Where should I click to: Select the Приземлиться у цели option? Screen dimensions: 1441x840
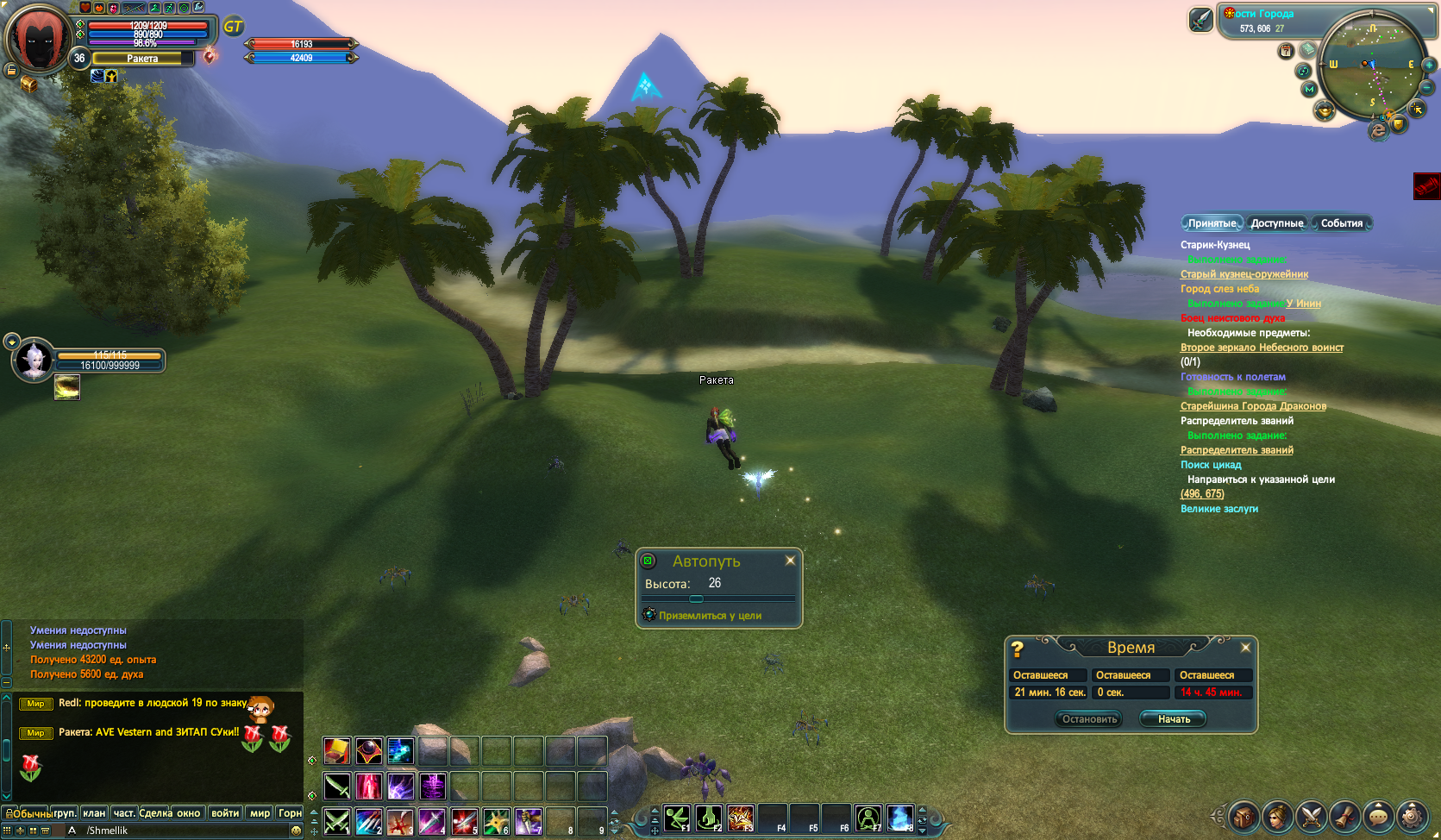coord(710,616)
